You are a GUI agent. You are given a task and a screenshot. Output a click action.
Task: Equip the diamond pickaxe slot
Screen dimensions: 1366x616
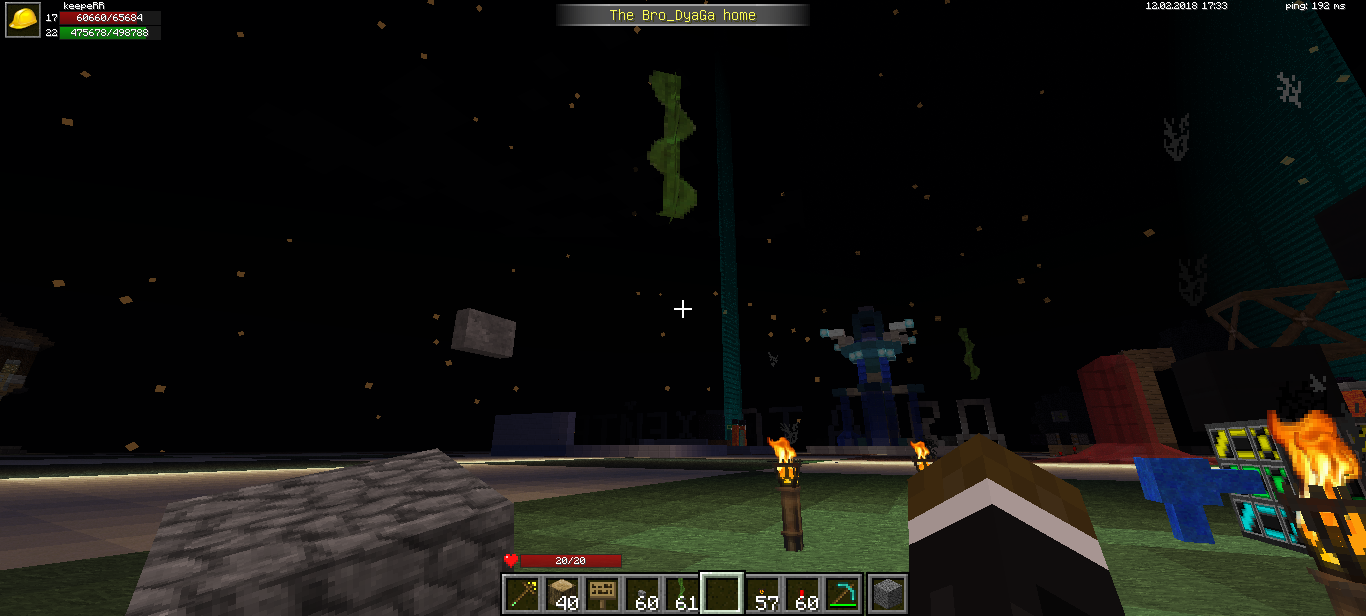[843, 594]
